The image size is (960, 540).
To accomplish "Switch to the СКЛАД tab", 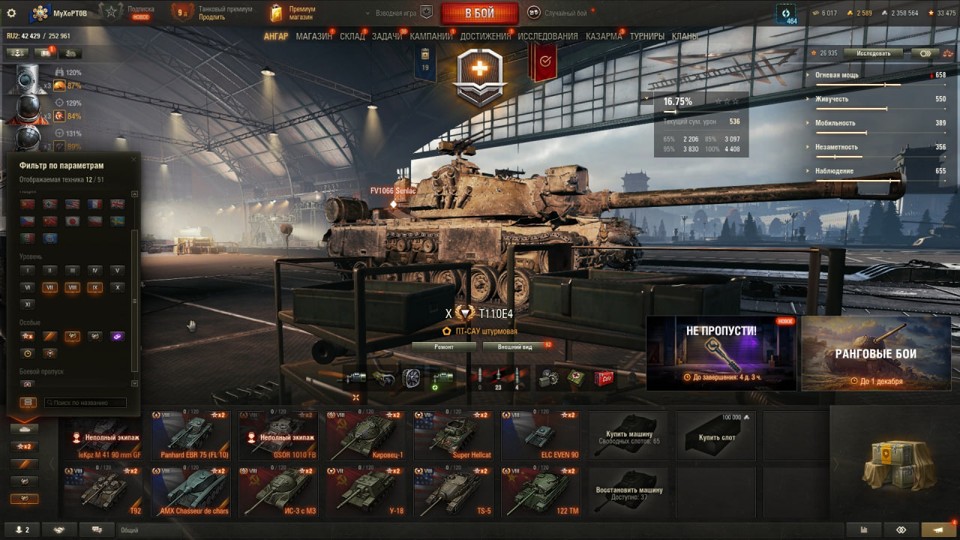I will [352, 37].
